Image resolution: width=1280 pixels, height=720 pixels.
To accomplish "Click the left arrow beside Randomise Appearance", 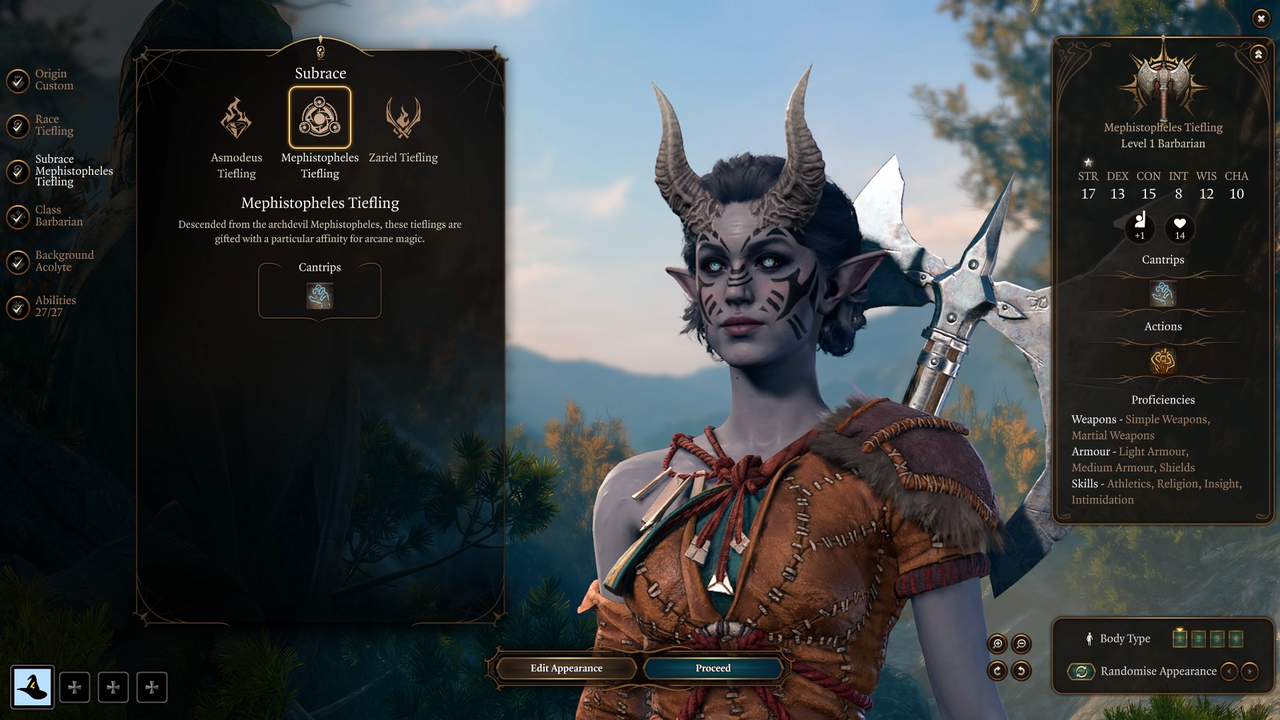I will coord(1229,671).
